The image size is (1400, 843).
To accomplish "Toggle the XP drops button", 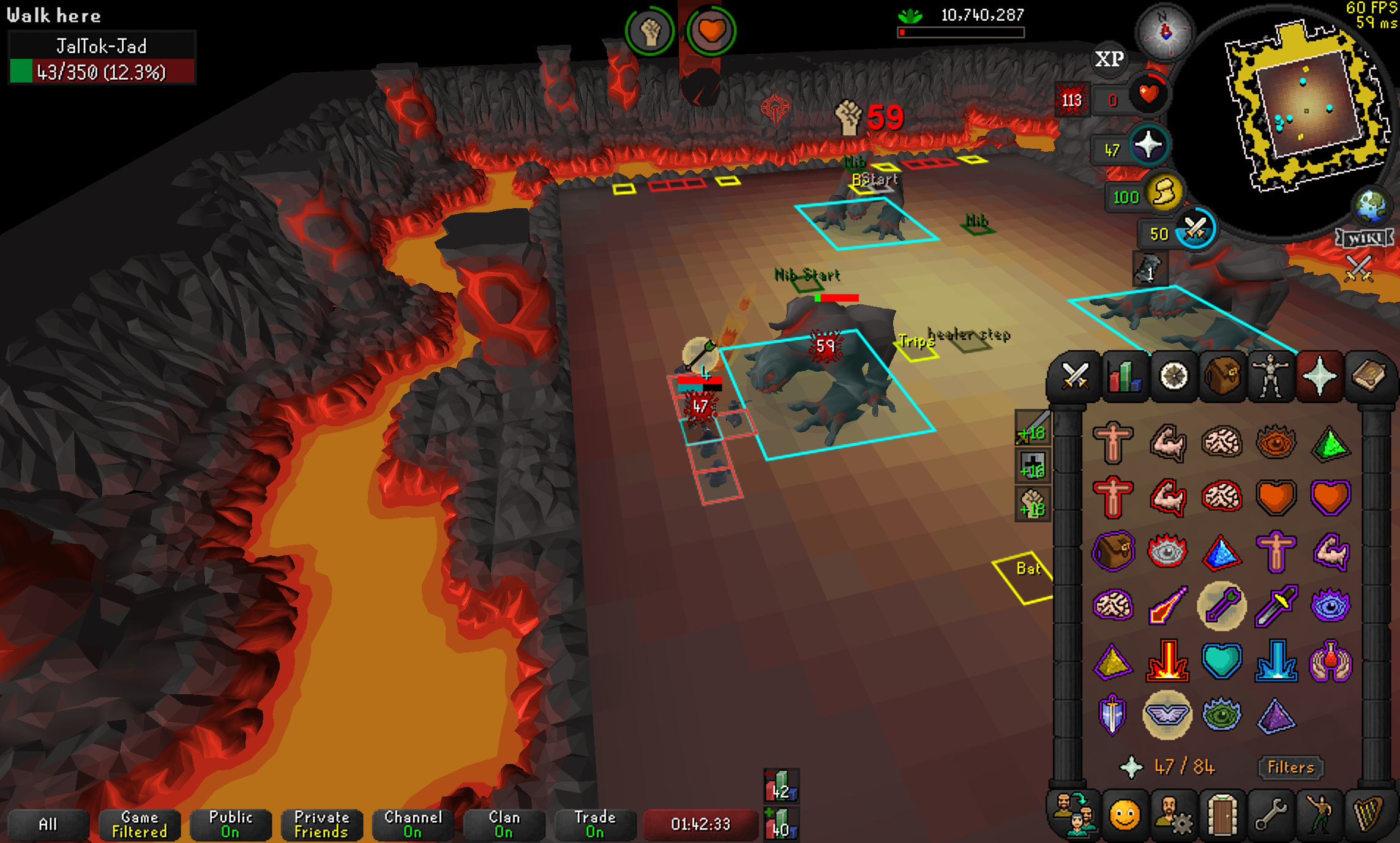I will click(1109, 59).
